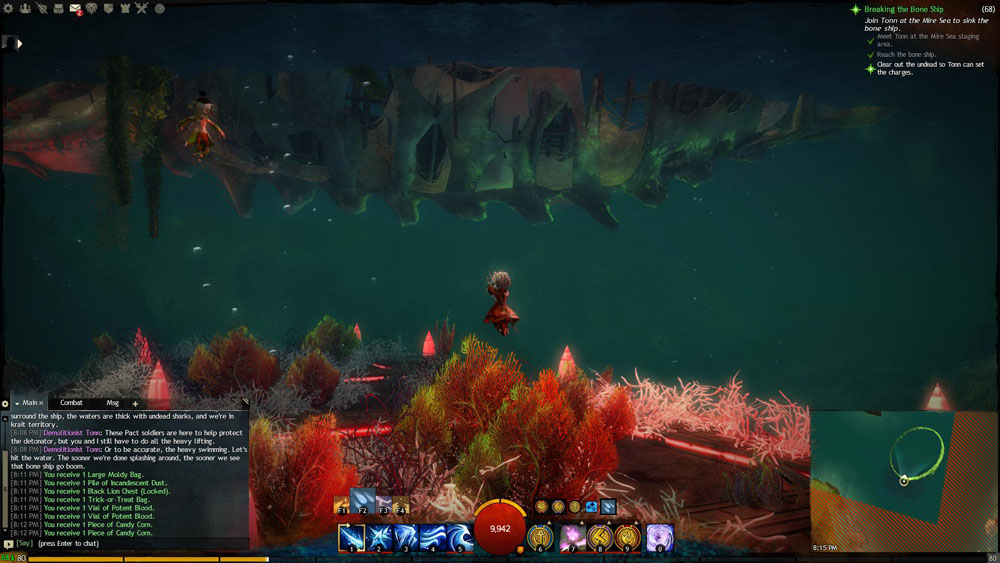Open the inventory bag icon
This screenshot has width=1000, height=563.
tap(59, 9)
